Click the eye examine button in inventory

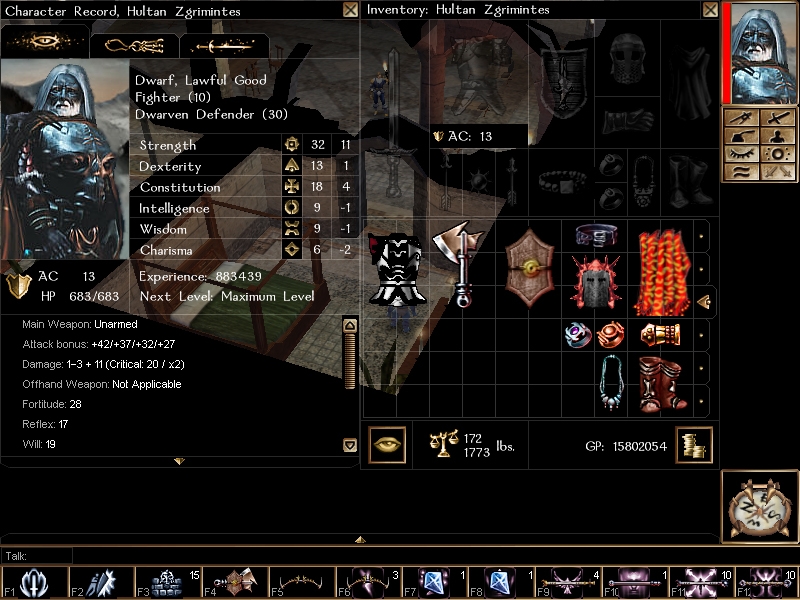pos(387,445)
